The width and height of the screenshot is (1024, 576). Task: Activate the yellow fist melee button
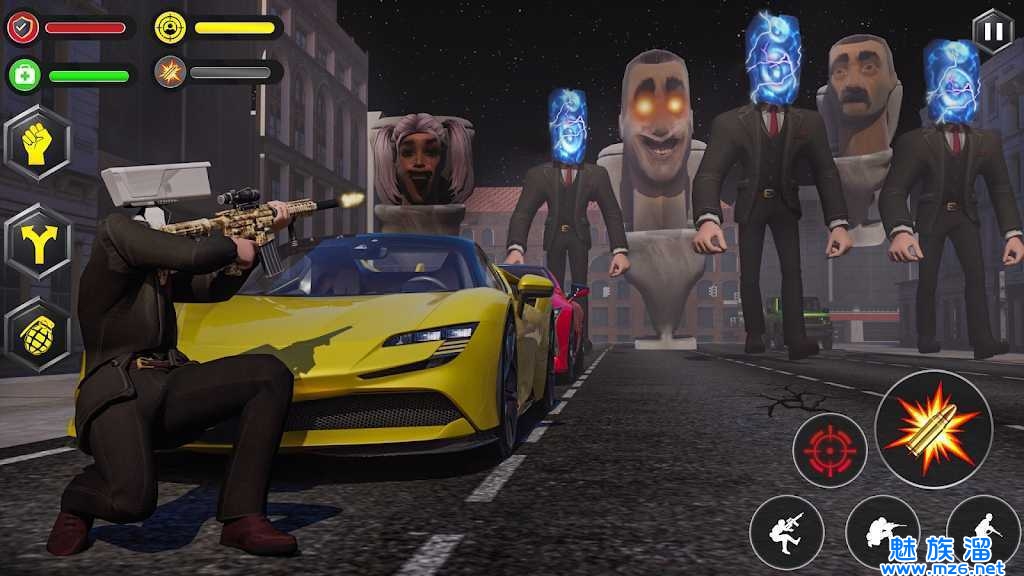tap(38, 143)
